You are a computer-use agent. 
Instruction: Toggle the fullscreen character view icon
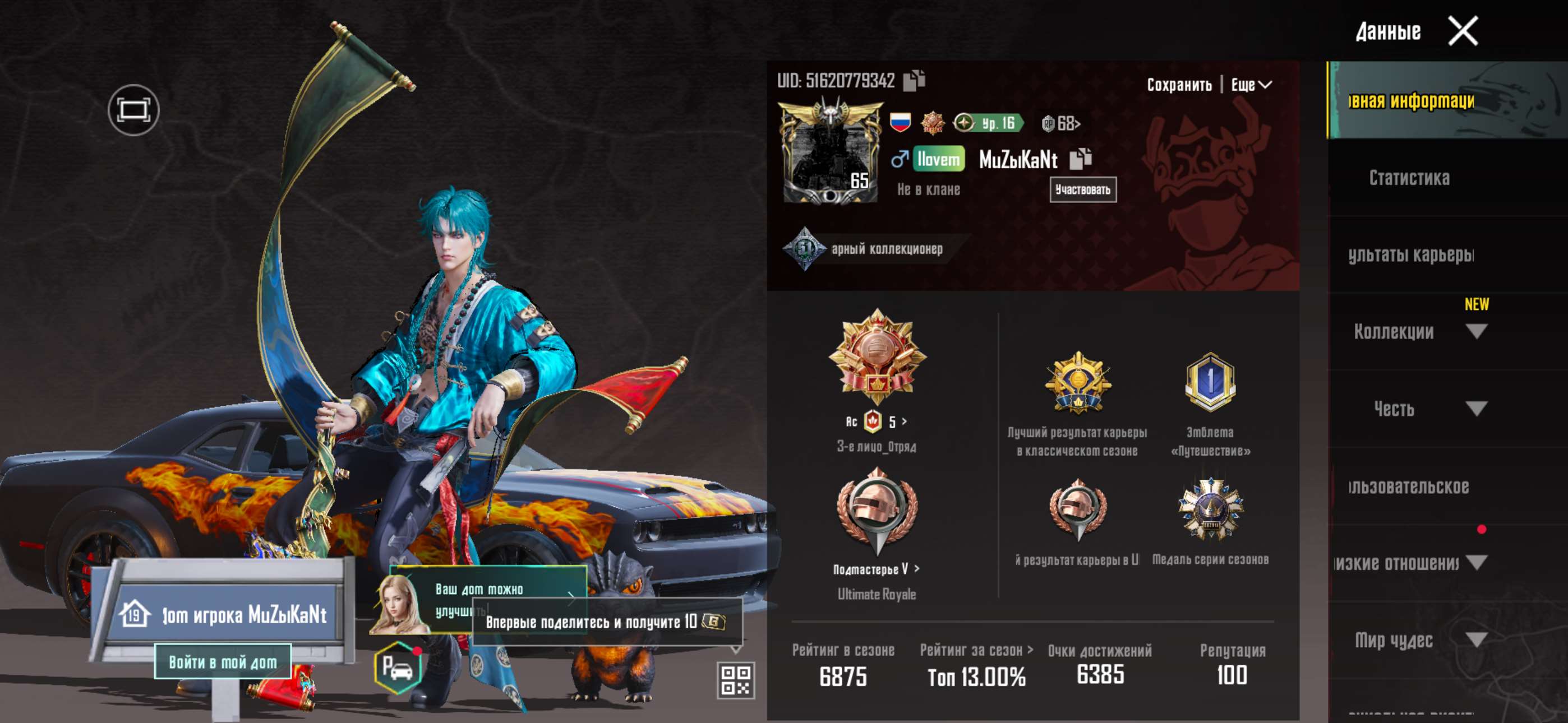tap(133, 110)
